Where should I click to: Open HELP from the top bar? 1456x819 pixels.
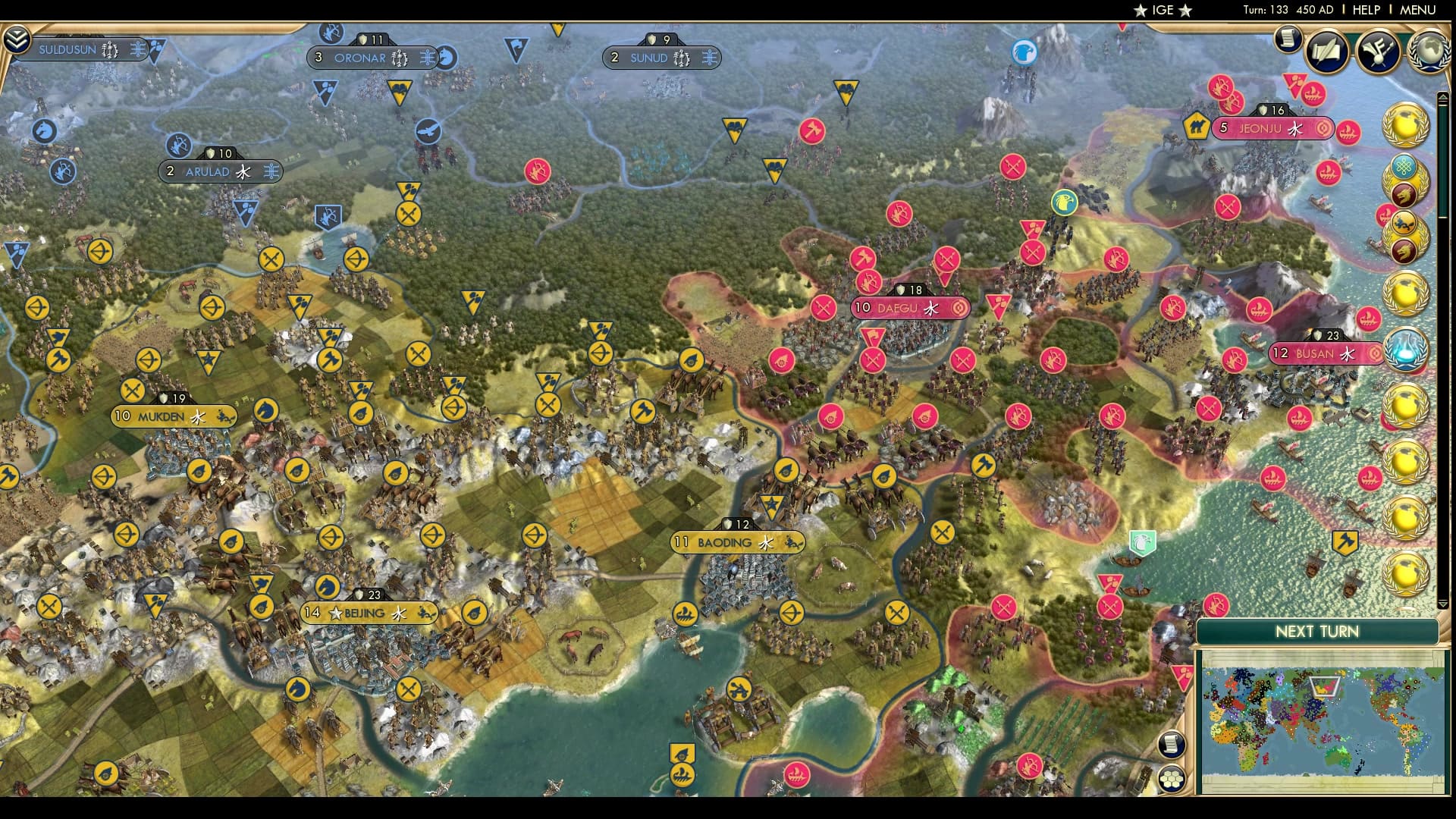pyautogui.click(x=1365, y=11)
